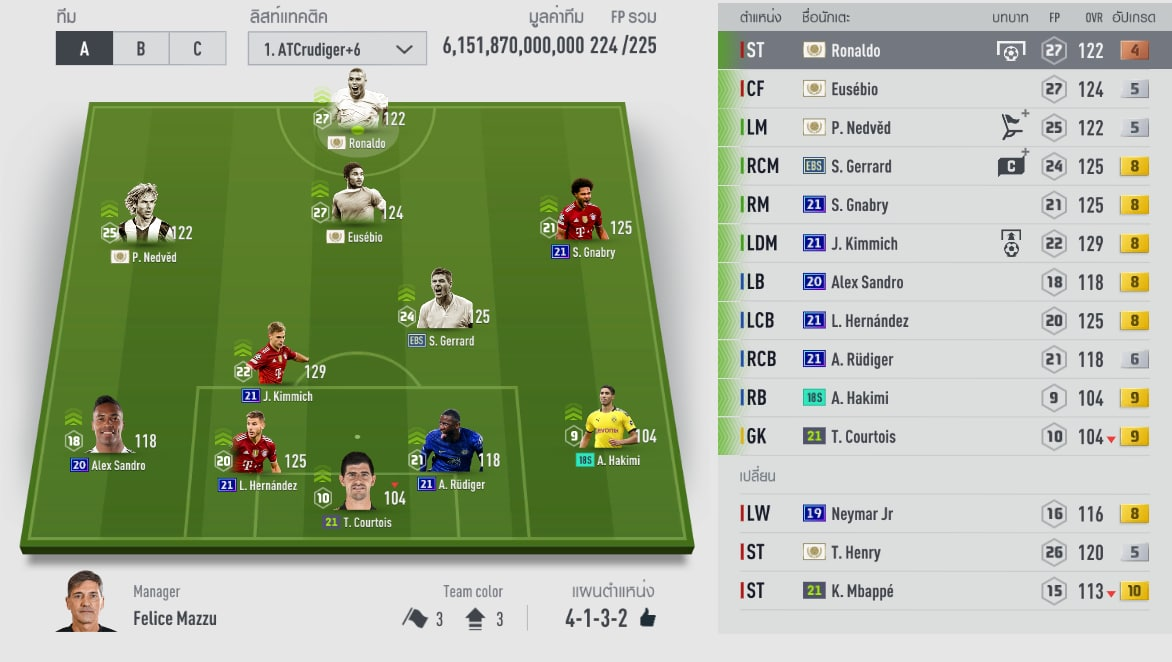Select J. Kimmich LDM list row

pos(940,243)
